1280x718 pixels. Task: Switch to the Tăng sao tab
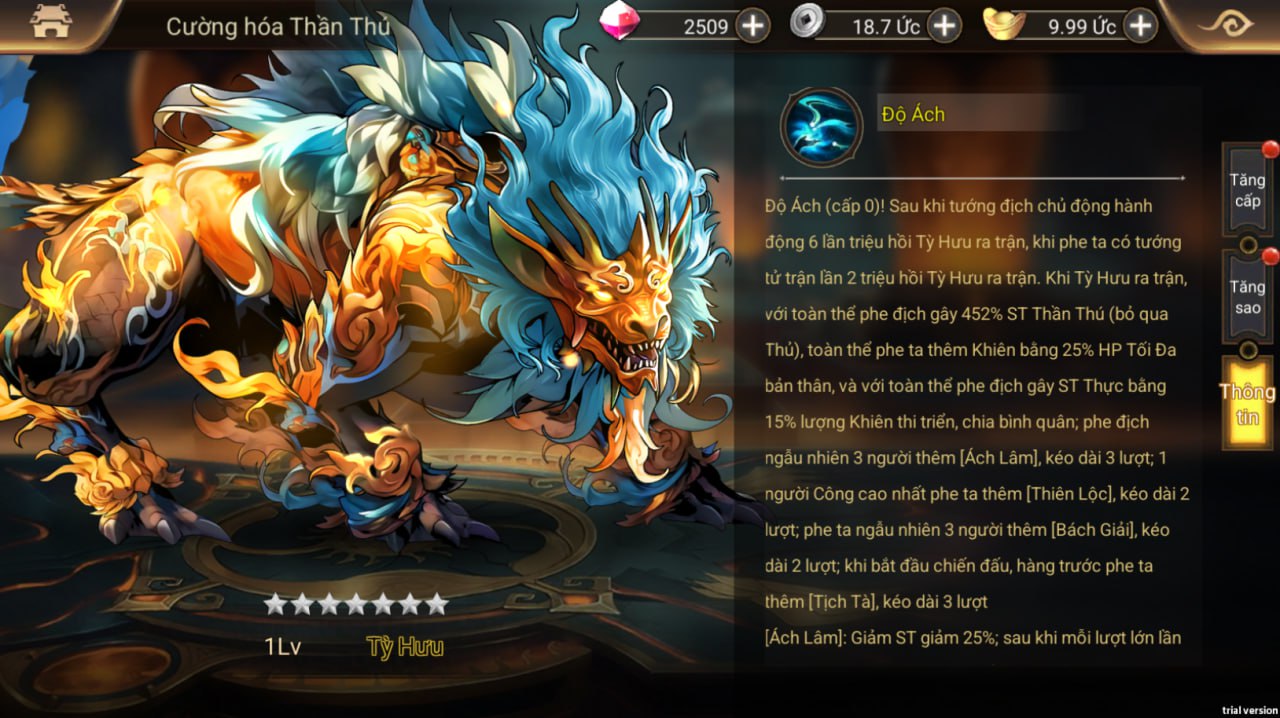pos(1247,297)
